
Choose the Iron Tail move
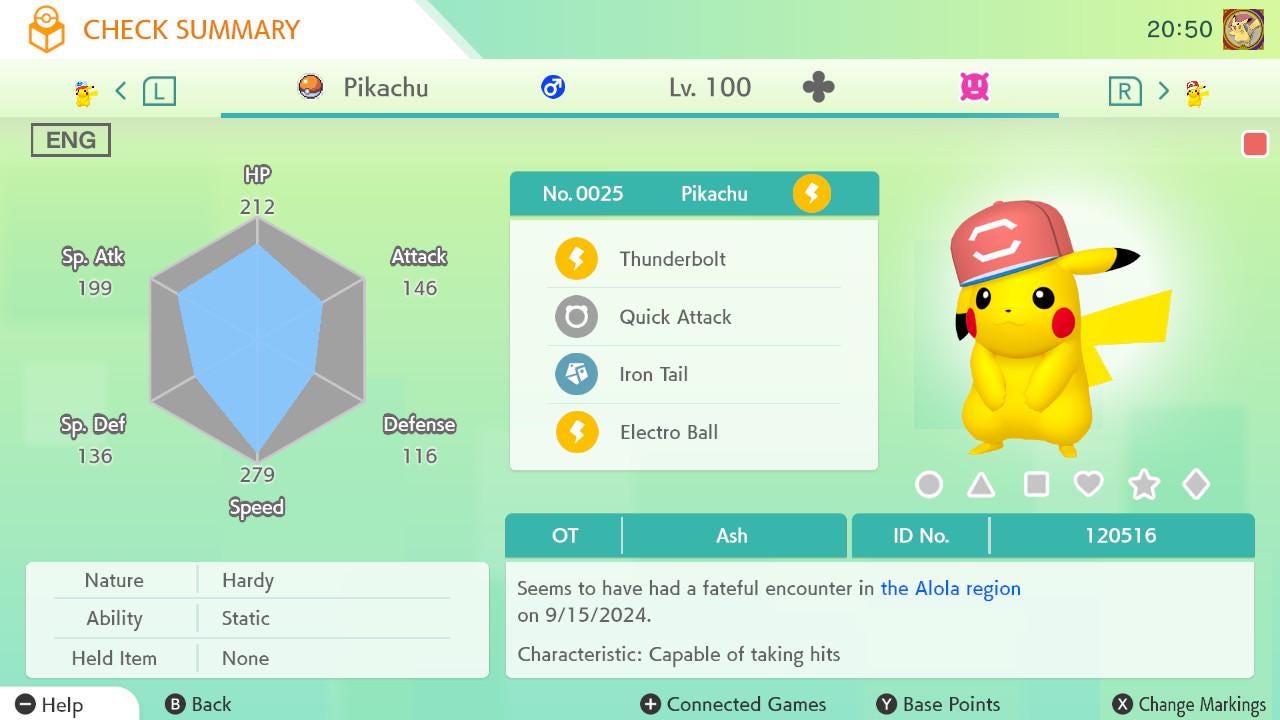coord(693,375)
